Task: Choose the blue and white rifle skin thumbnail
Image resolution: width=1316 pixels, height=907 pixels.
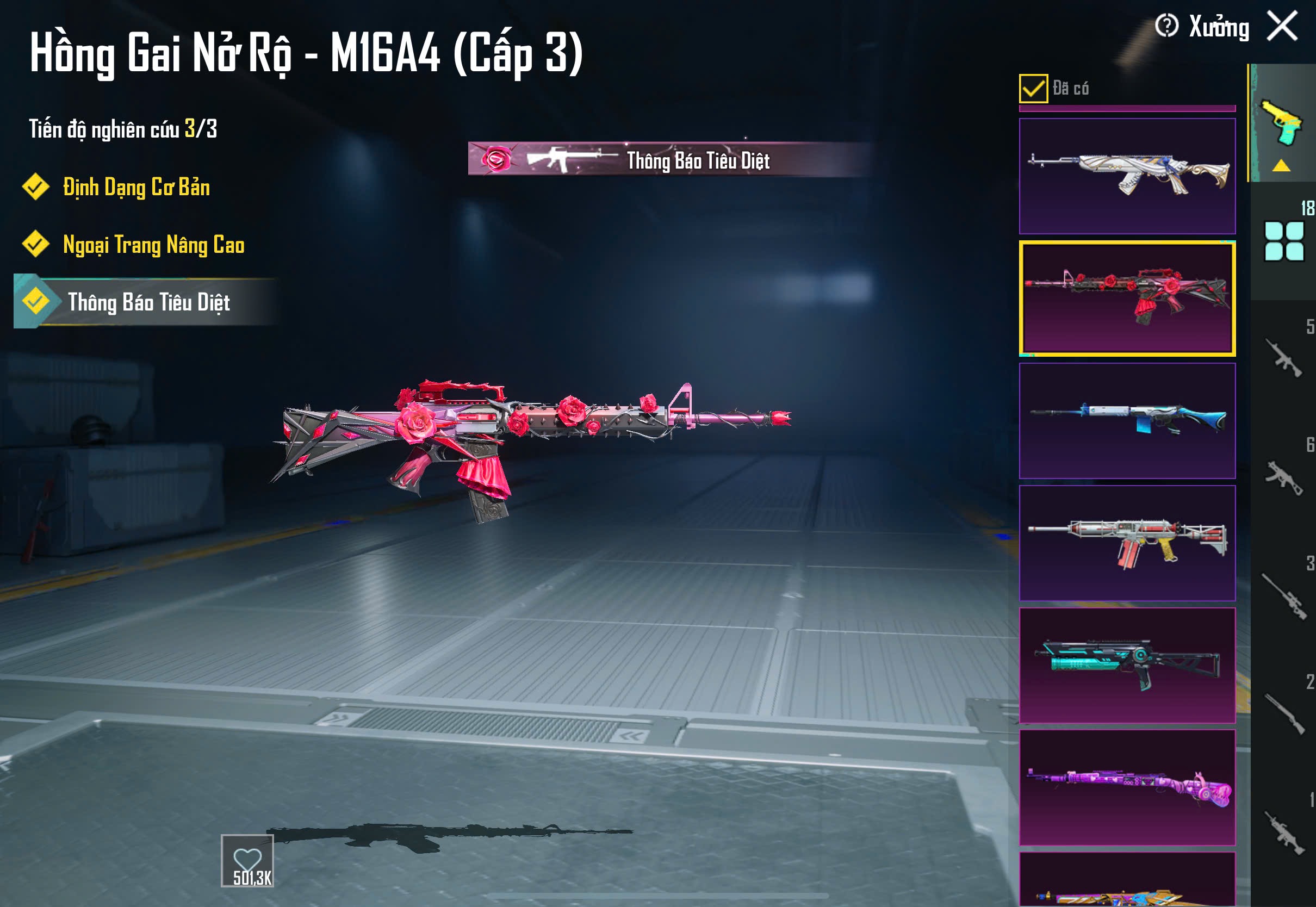Action: pyautogui.click(x=1127, y=420)
